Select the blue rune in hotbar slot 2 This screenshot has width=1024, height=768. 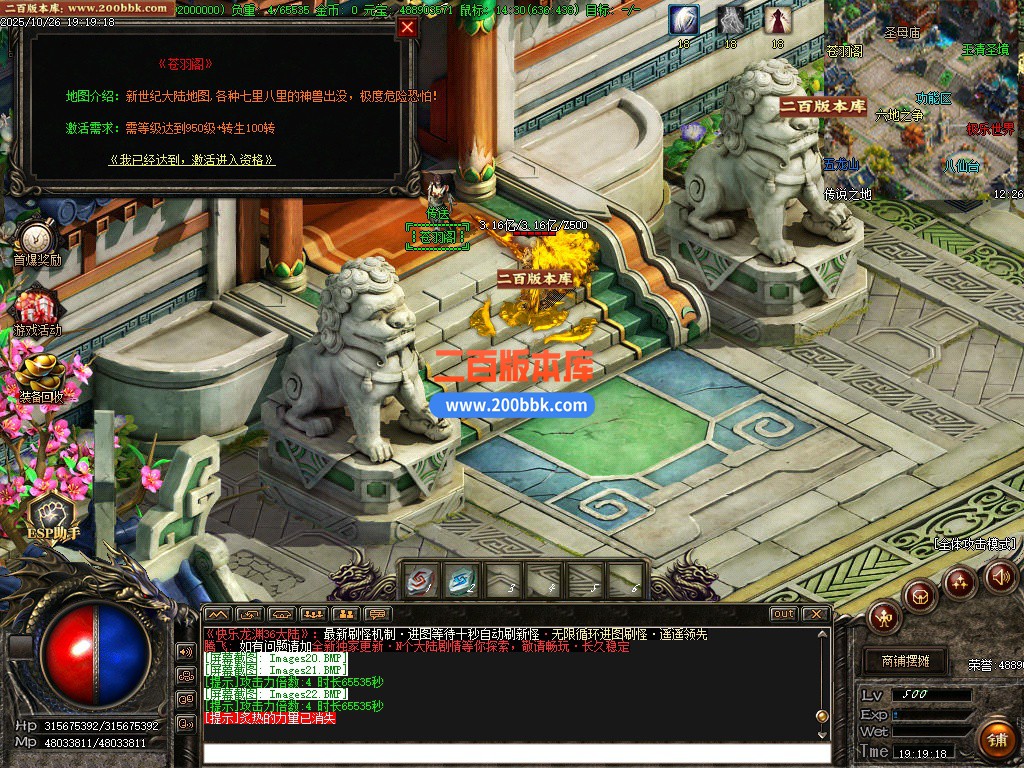[x=461, y=579]
